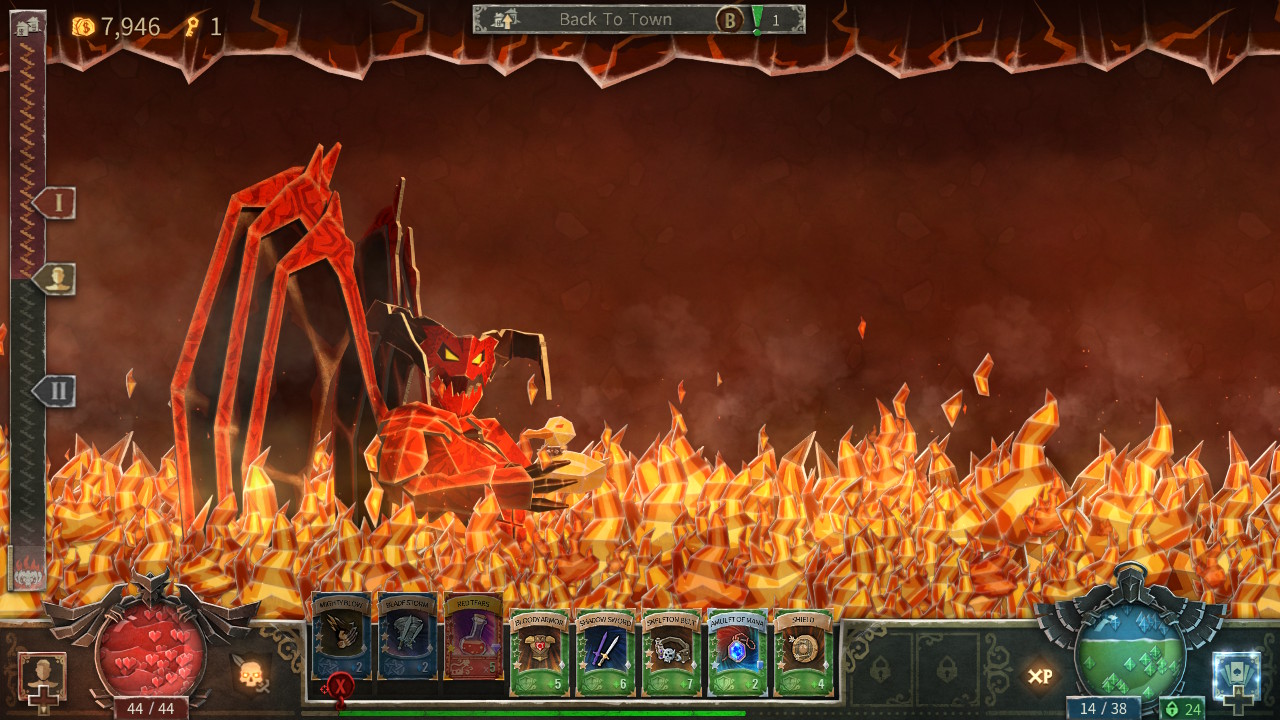Select the Shield card
Viewport: 1280px width, 720px height.
tap(804, 652)
